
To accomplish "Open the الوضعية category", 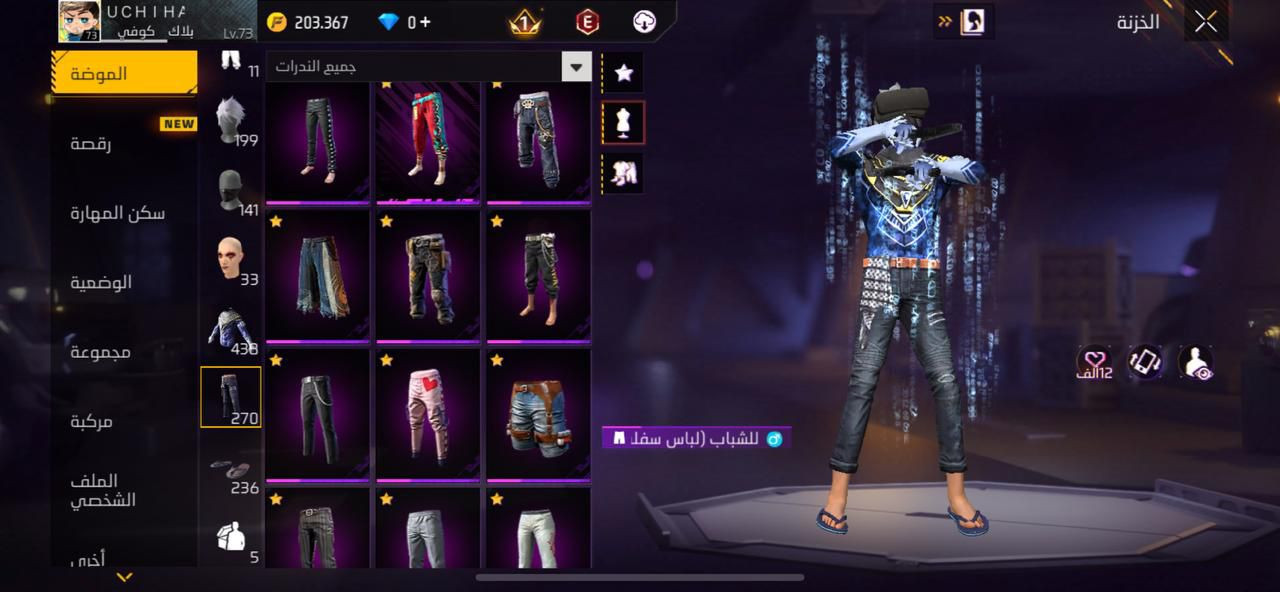I will tap(100, 282).
